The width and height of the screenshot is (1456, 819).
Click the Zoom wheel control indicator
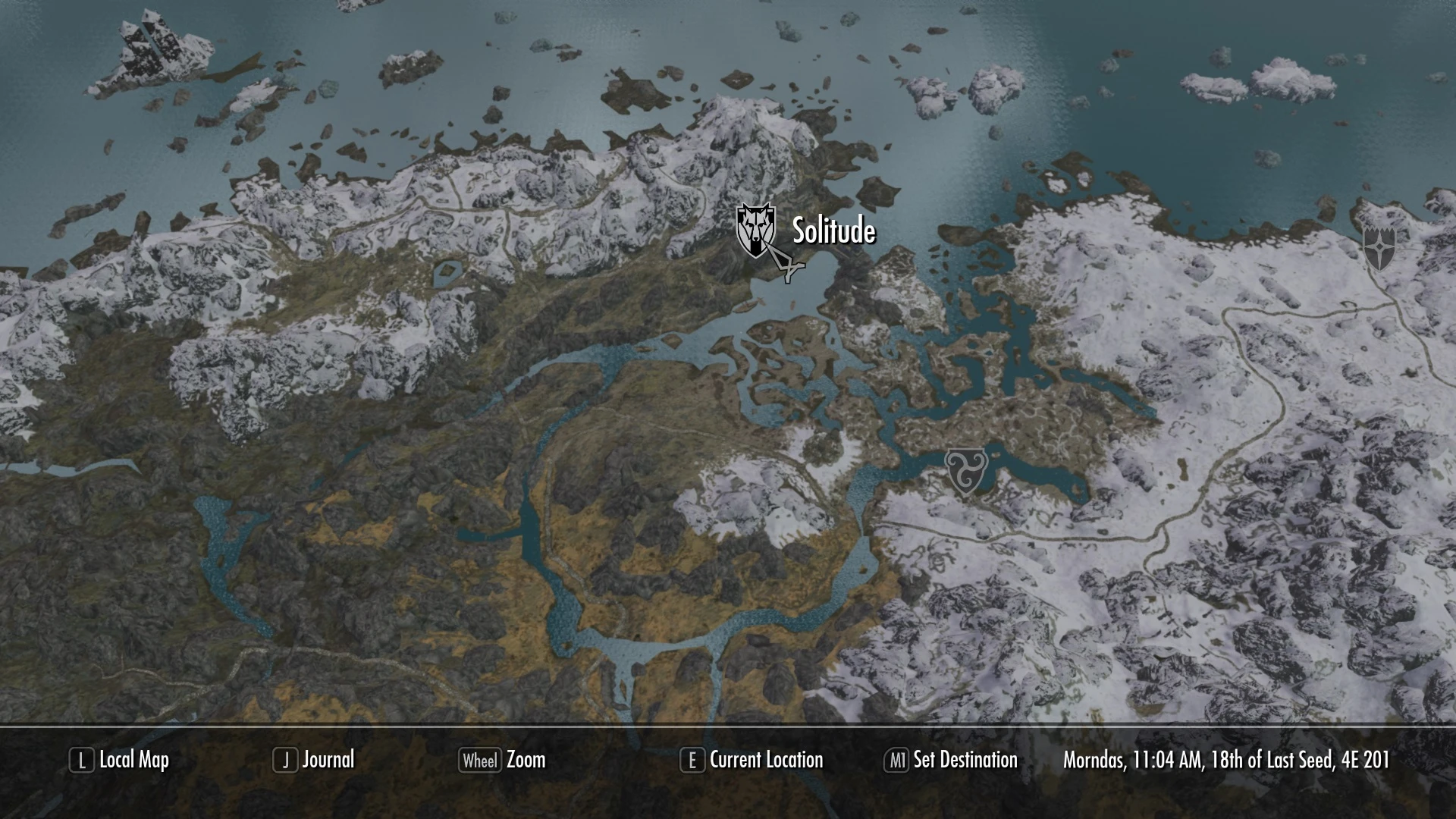pos(480,760)
